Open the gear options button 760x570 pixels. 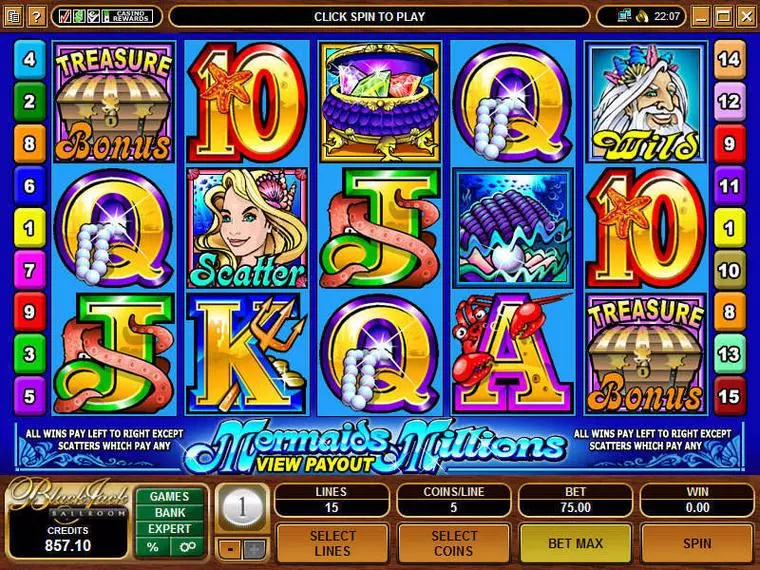point(186,547)
